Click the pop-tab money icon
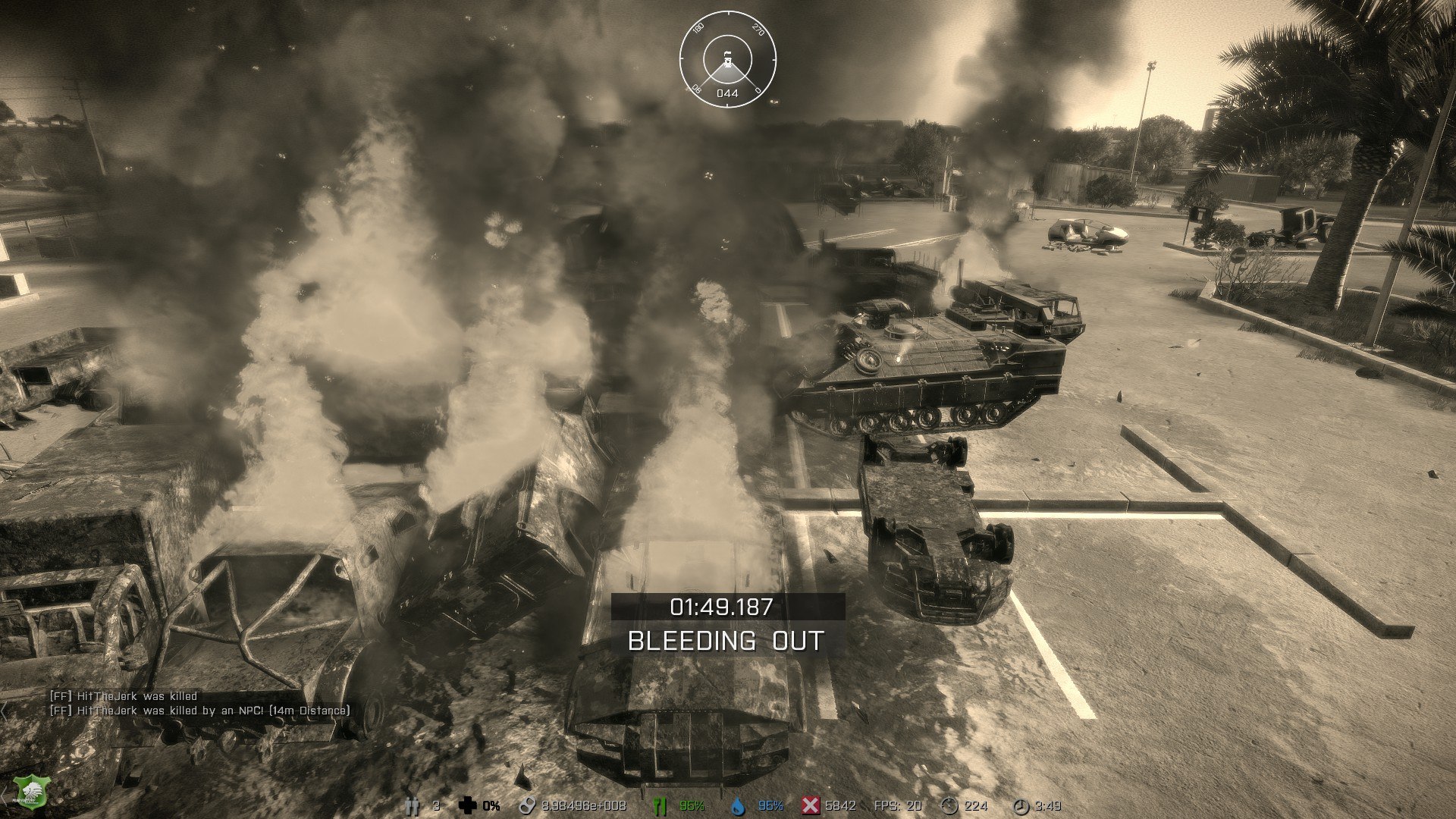This screenshot has height=819, width=1456. [526, 805]
